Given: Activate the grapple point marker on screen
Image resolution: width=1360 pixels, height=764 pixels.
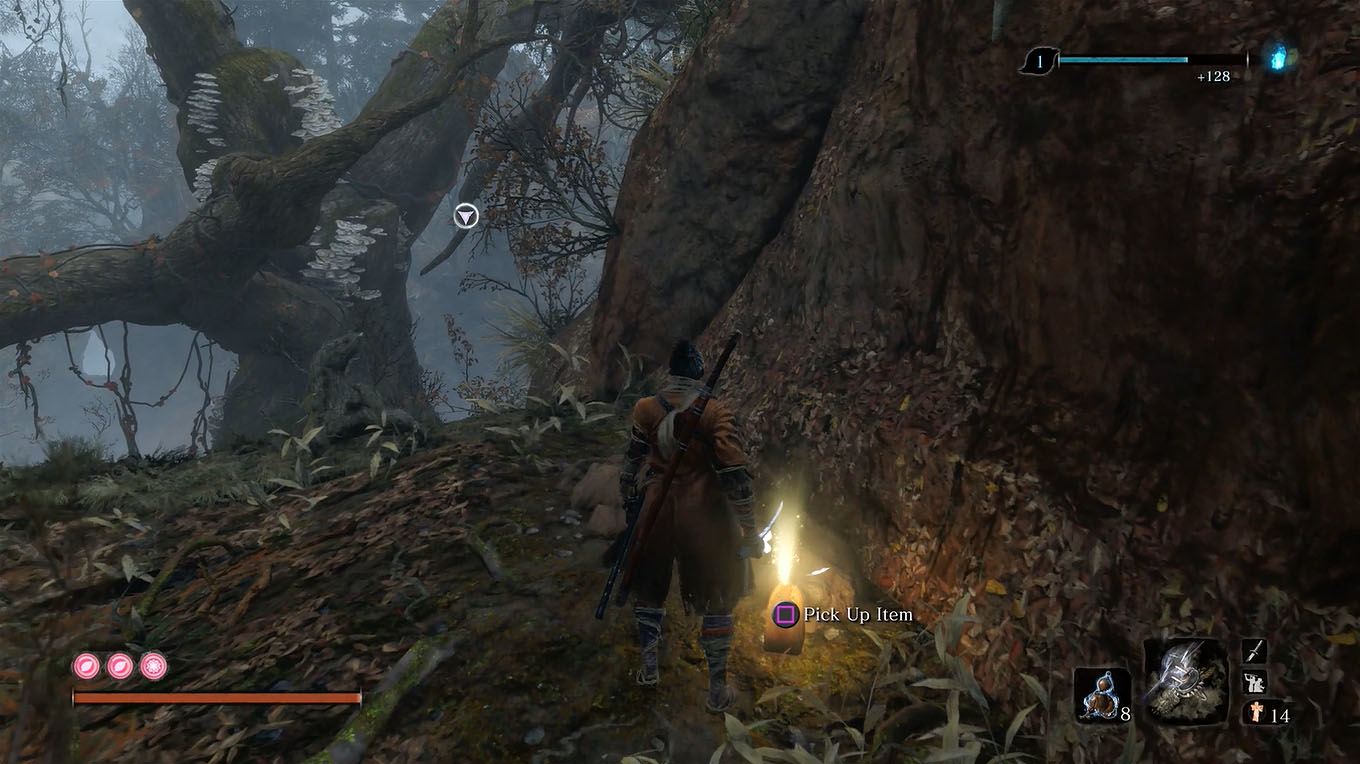Looking at the screenshot, I should [464, 216].
